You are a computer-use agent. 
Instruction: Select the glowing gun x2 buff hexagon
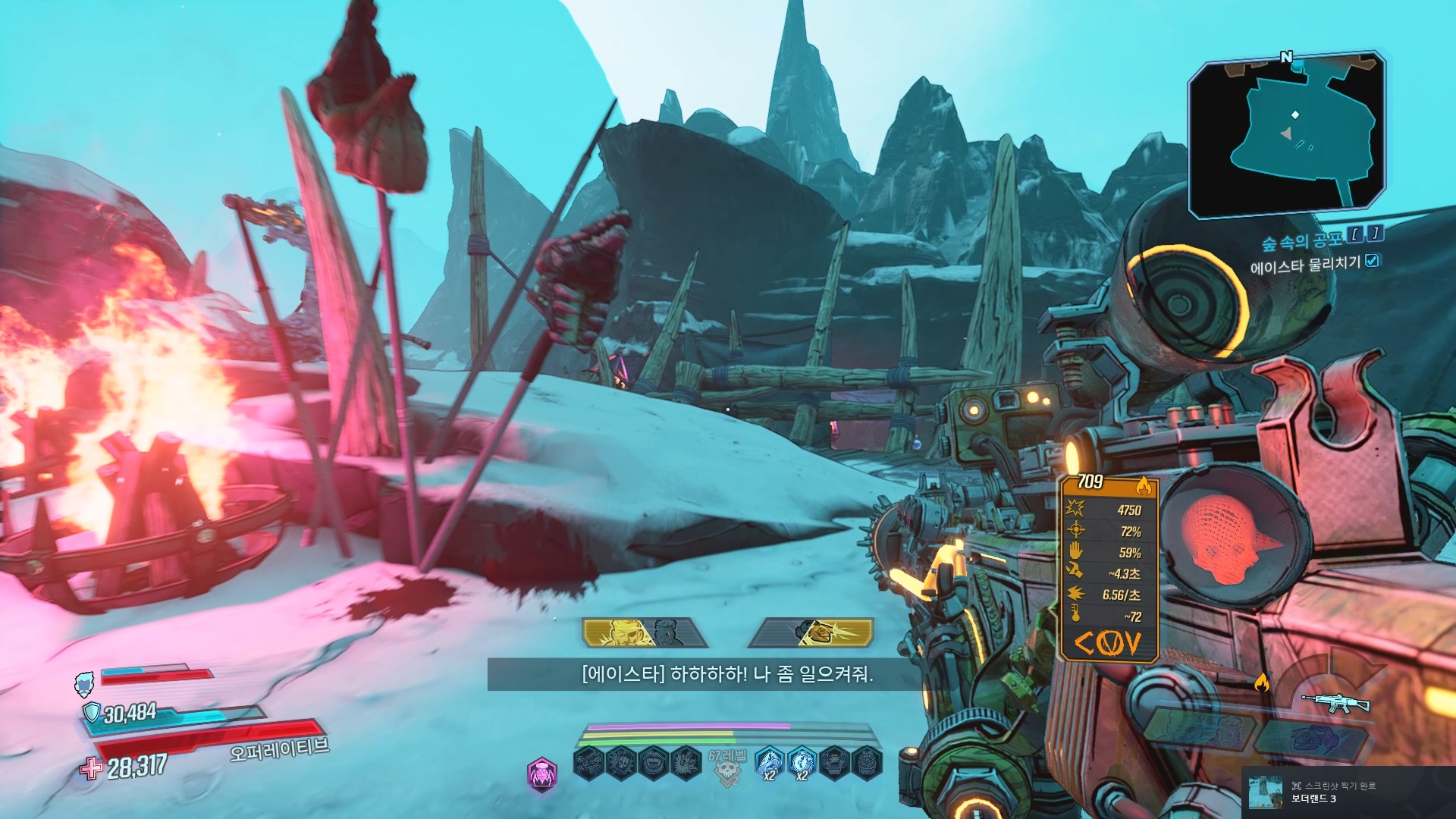[769, 763]
